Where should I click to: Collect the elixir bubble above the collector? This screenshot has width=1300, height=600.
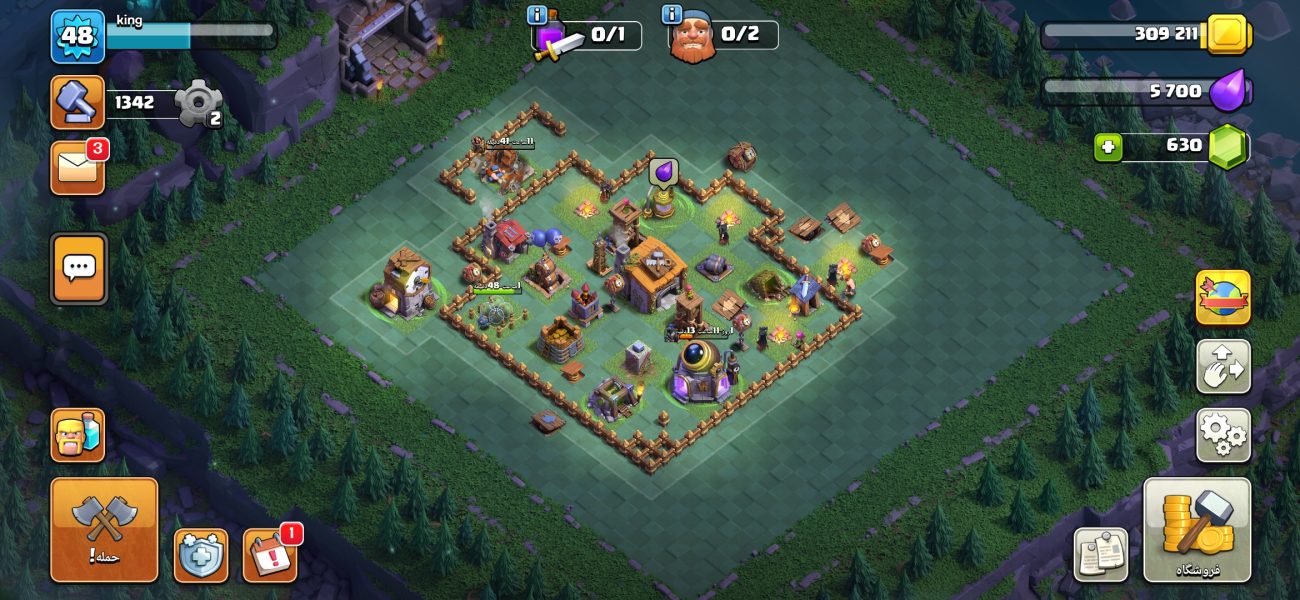click(x=663, y=173)
